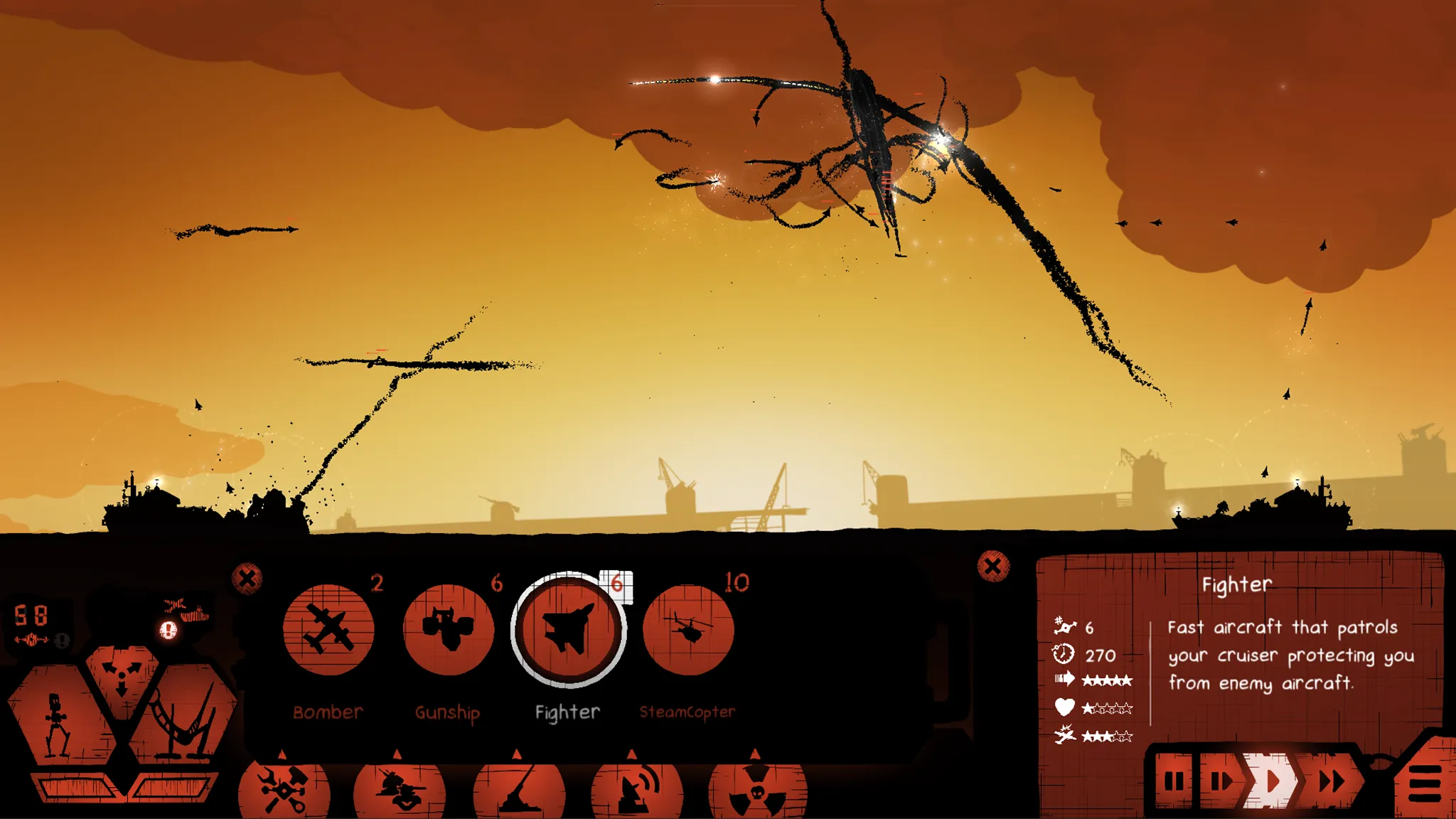Click the radar dish category icon
1456x819 pixels.
[x=635, y=789]
